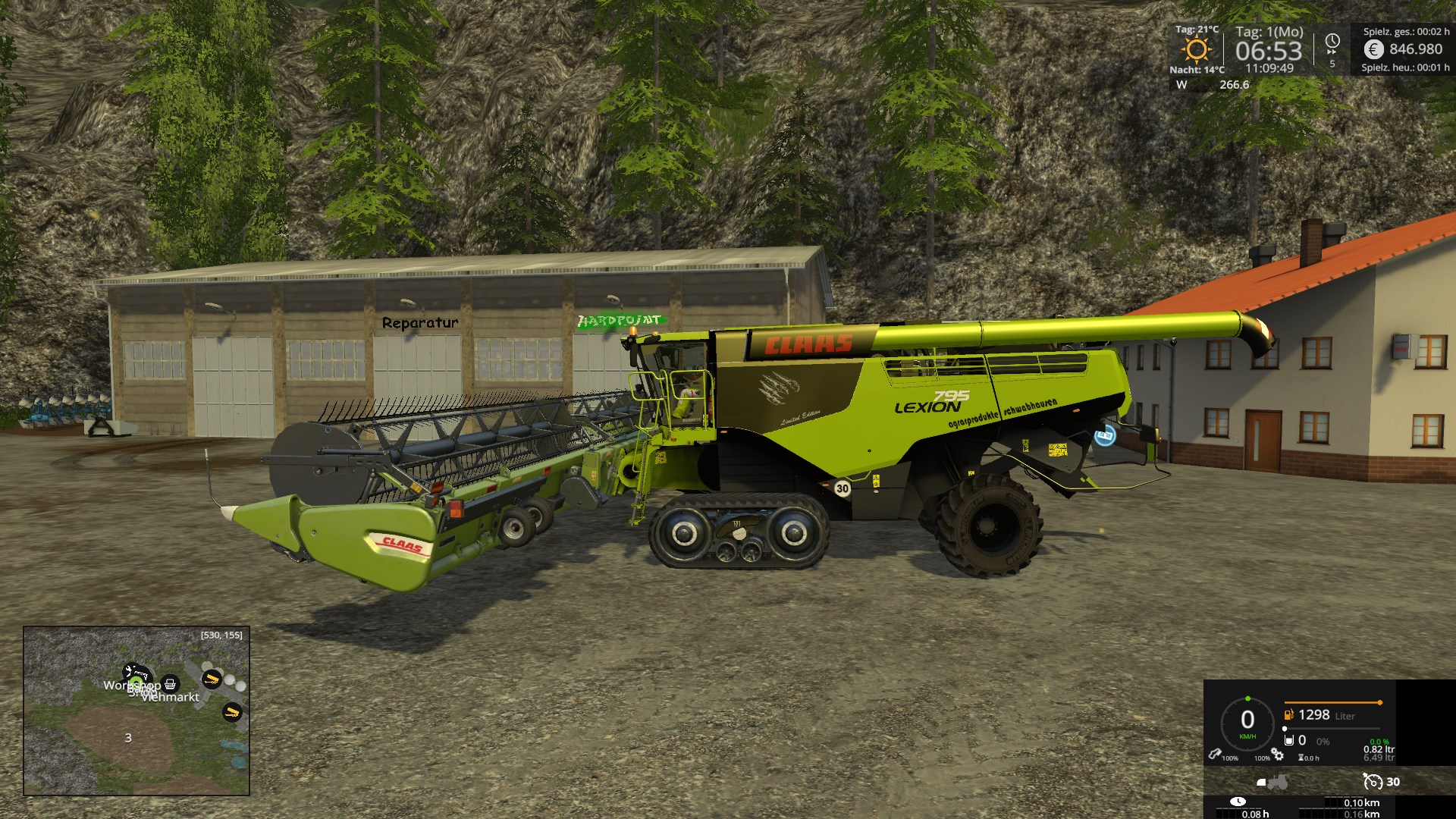Image resolution: width=1456 pixels, height=819 pixels.
Task: Click the operating hours clock icon
Action: coord(1238,802)
